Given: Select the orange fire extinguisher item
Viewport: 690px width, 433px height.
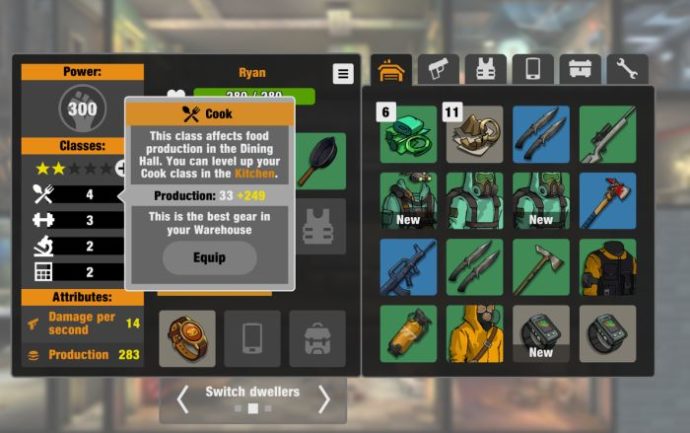Looking at the screenshot, I should (408, 334).
